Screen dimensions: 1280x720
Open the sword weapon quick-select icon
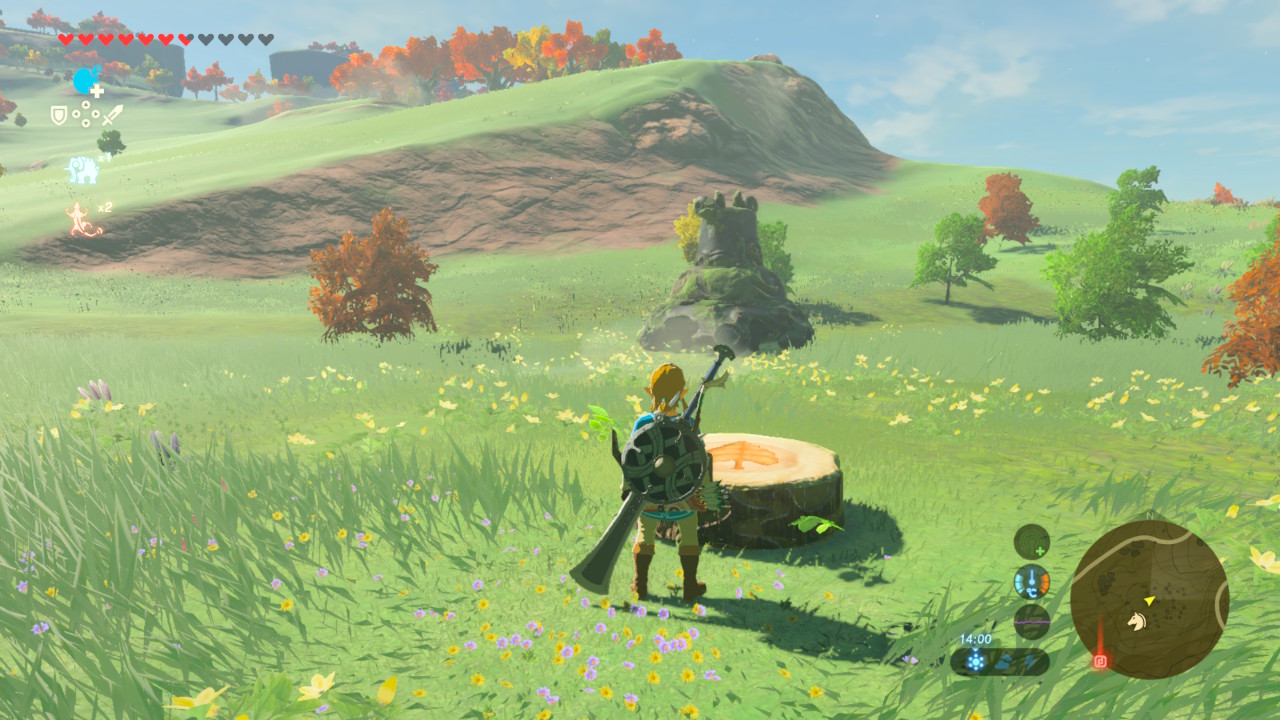pyautogui.click(x=111, y=115)
